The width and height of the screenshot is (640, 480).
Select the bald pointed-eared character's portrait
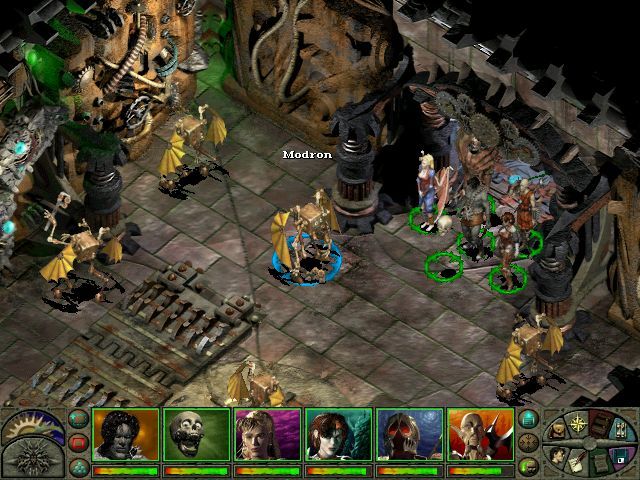(x=480, y=435)
